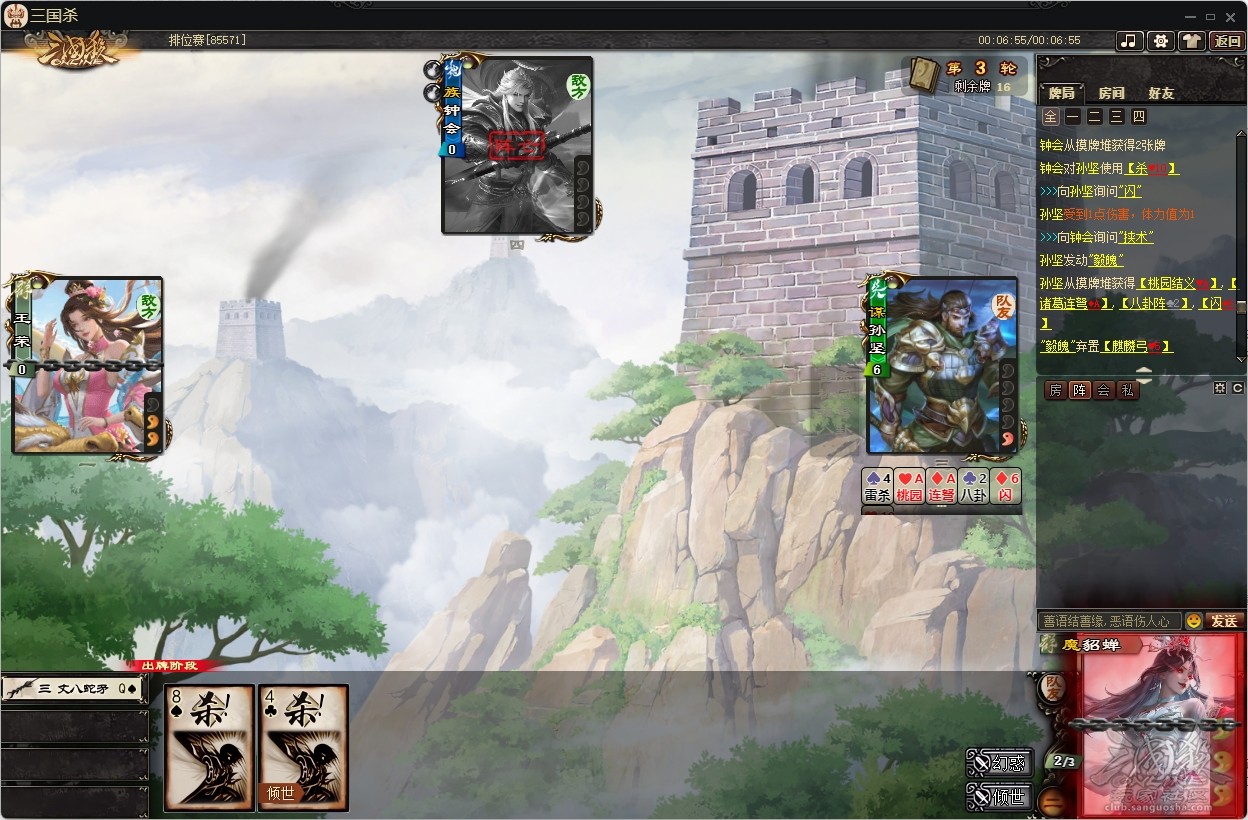The image size is (1248, 820).
Task: Select the 8 of spades 杀 card
Action: click(210, 747)
